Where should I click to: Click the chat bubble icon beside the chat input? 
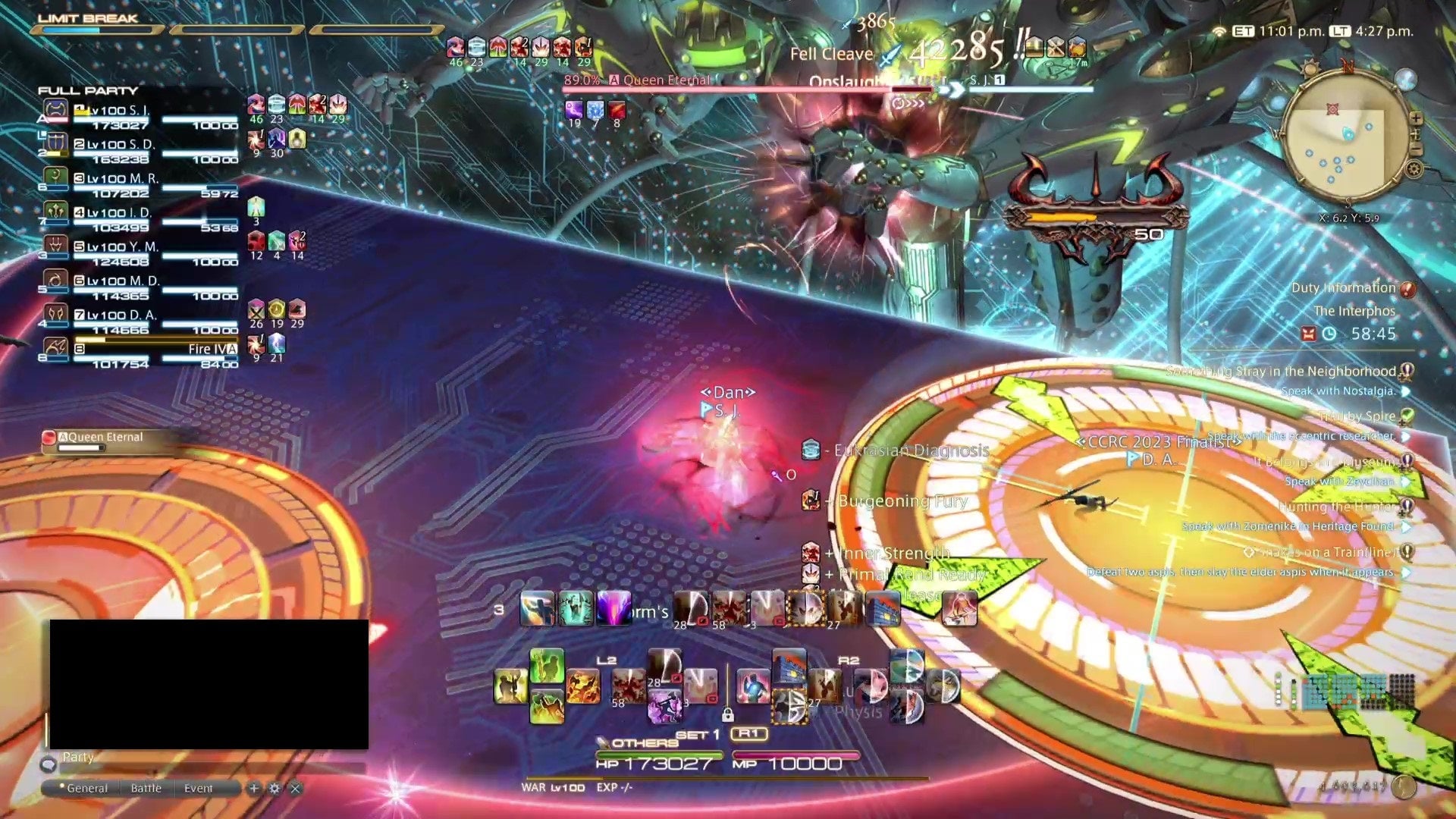click(x=49, y=765)
